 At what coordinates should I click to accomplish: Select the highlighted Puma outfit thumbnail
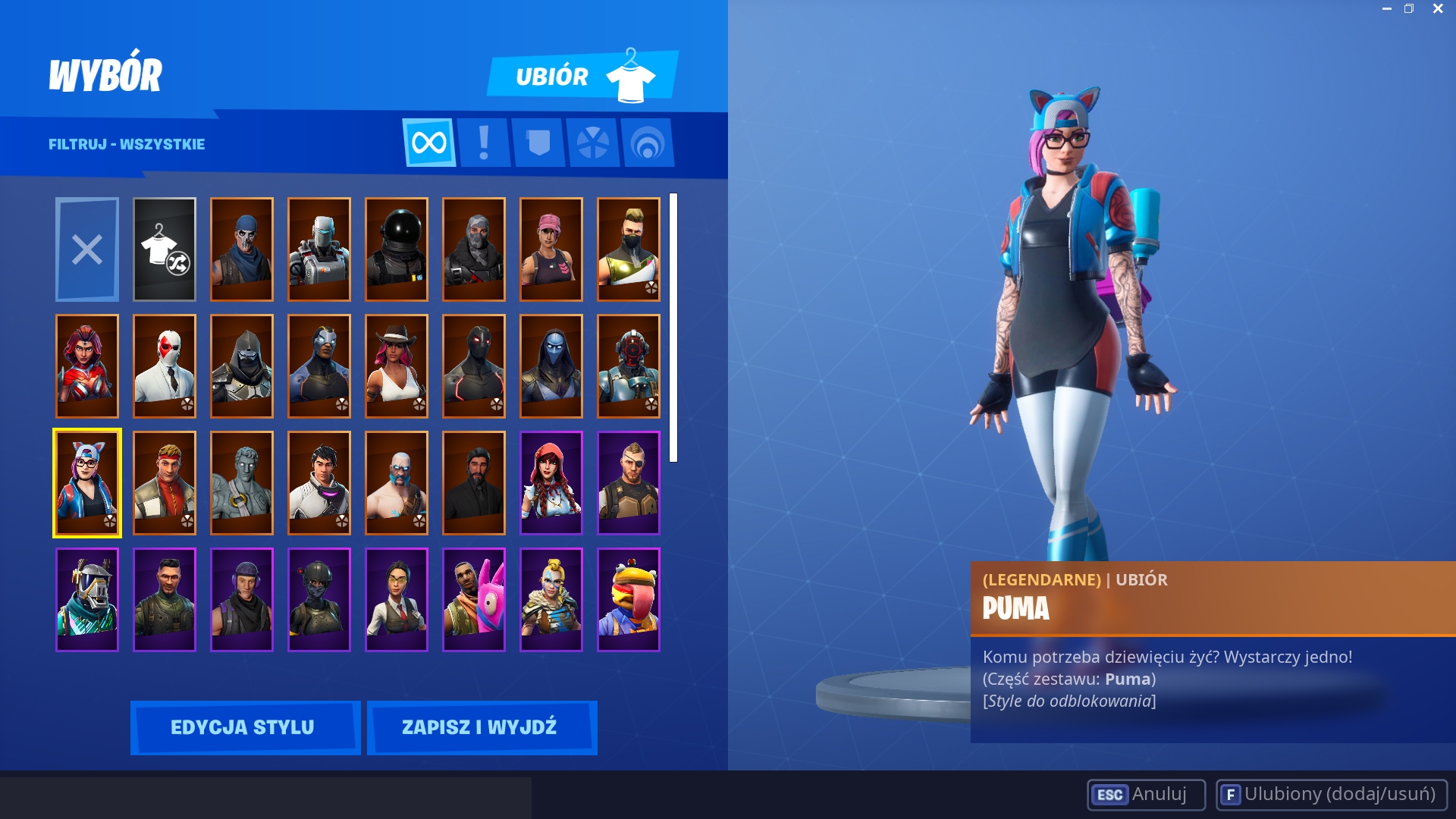tap(86, 482)
